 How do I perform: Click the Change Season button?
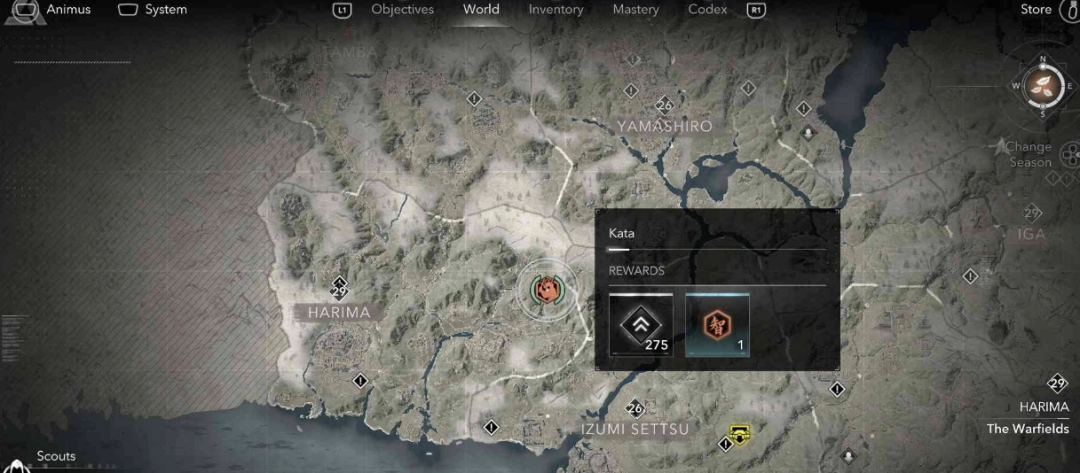pos(1029,154)
